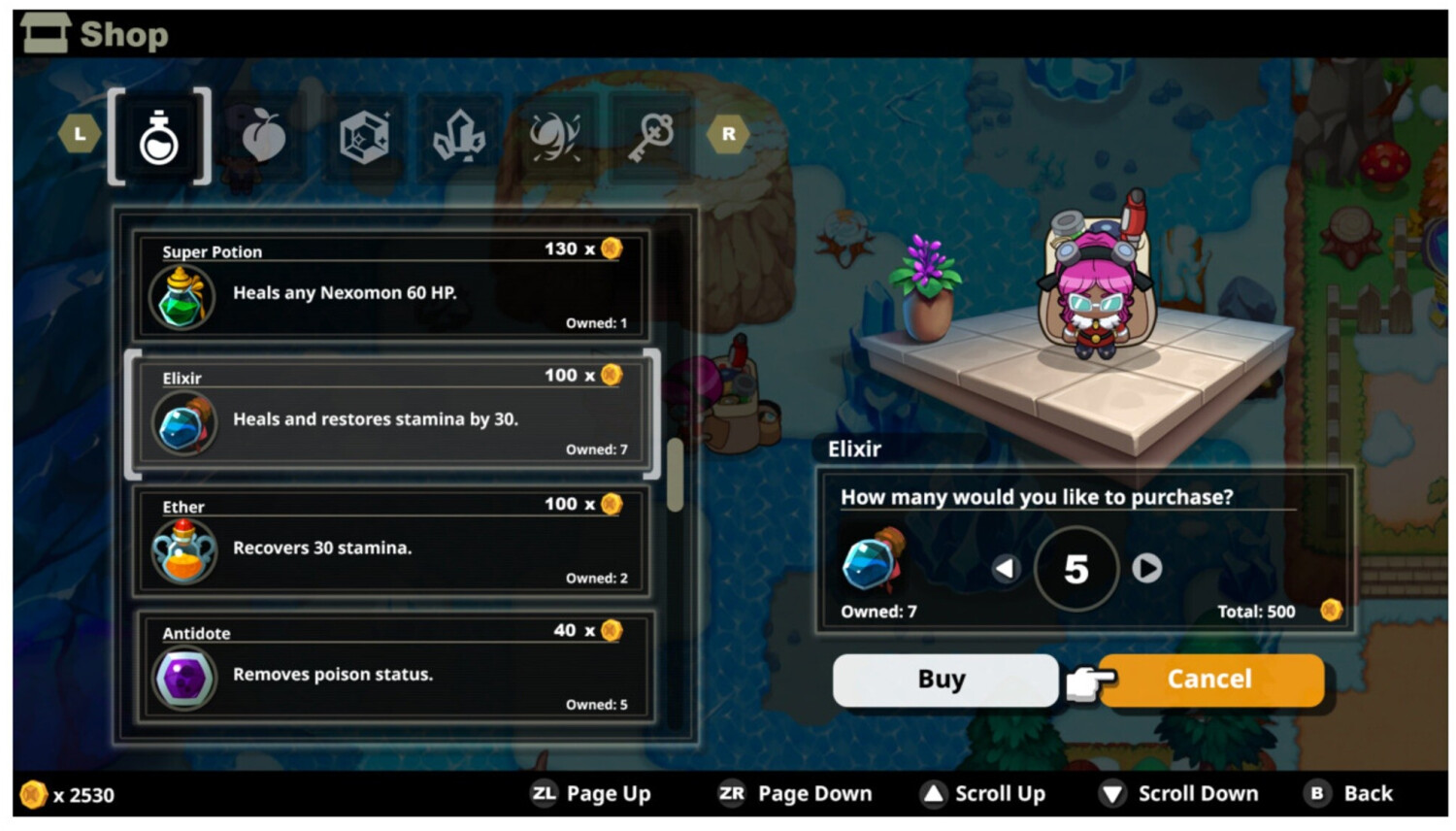Image resolution: width=1456 pixels, height=831 pixels.
Task: Select the Super Potion shop entry
Action: point(391,285)
